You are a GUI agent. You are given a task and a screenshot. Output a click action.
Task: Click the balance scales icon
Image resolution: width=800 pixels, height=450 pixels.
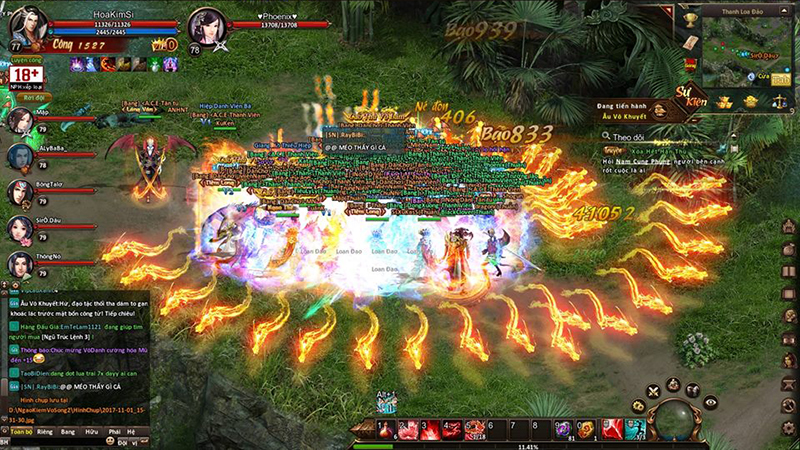tap(779, 101)
